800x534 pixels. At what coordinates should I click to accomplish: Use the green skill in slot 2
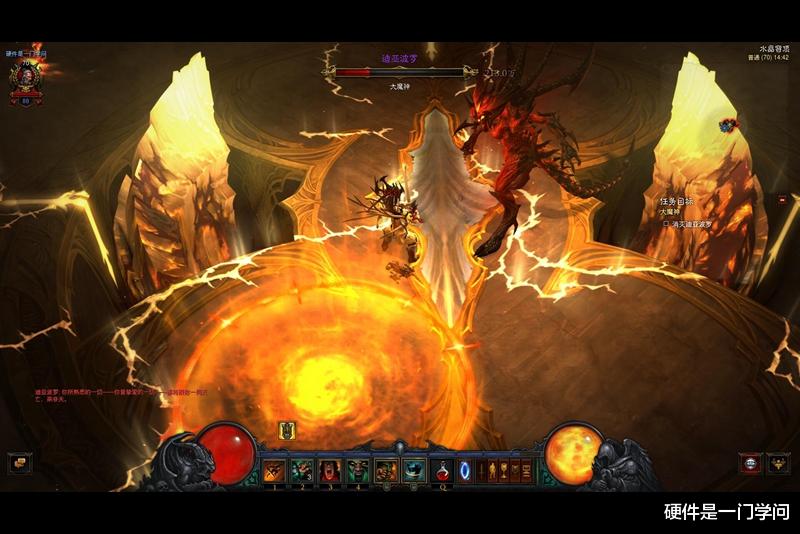(x=302, y=470)
